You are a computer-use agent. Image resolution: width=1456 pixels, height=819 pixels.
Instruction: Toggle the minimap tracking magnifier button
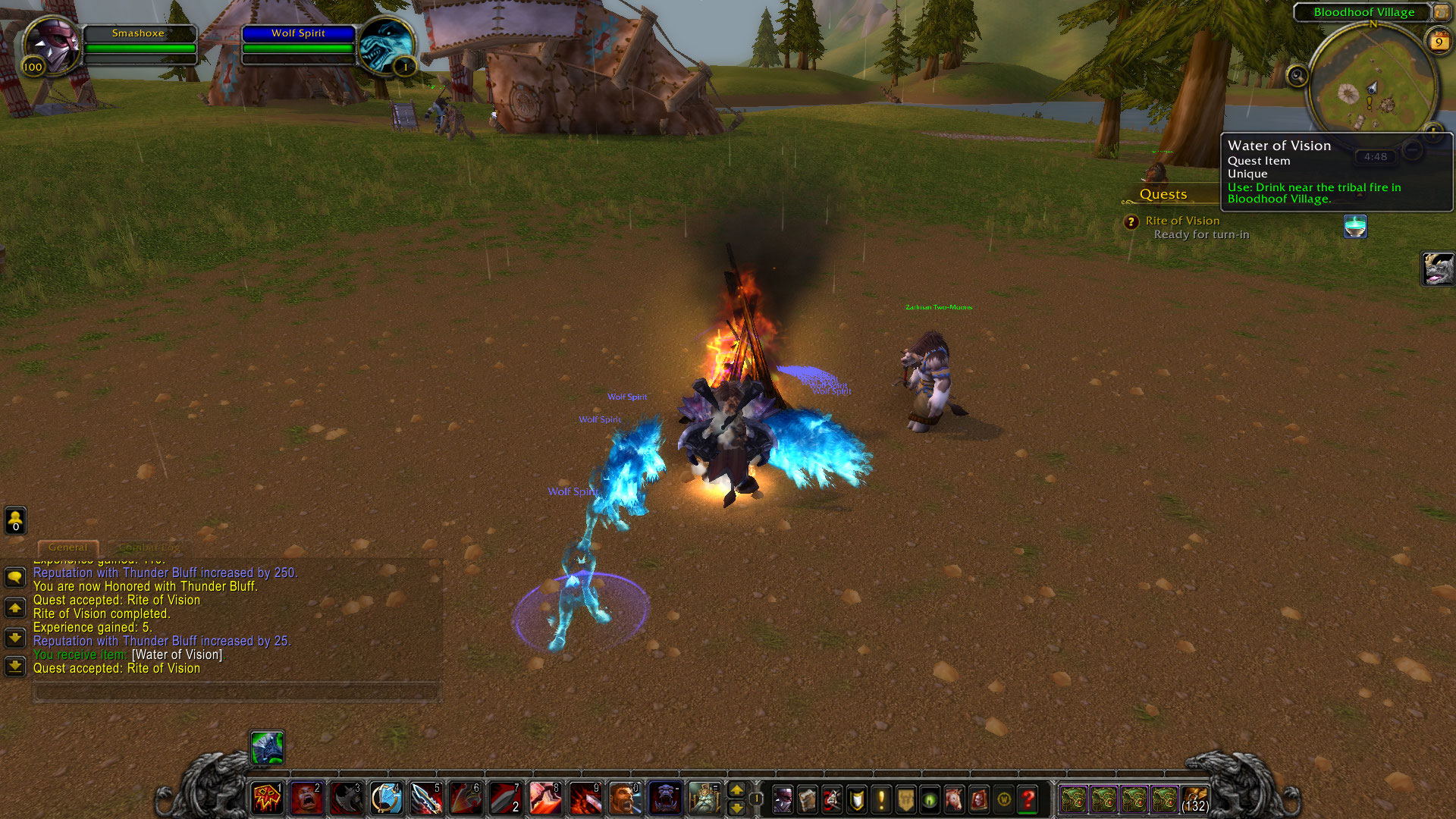[x=1298, y=76]
